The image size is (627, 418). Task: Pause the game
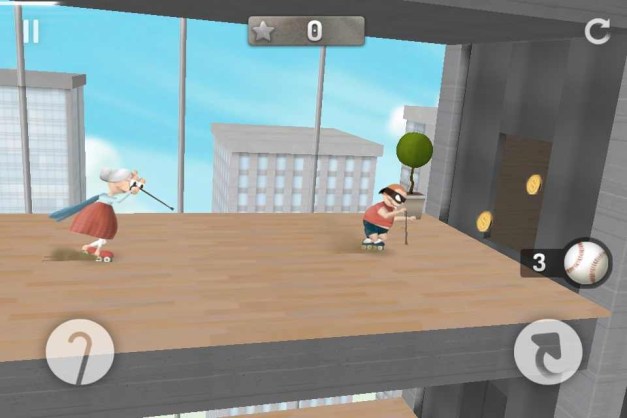pos(31,31)
